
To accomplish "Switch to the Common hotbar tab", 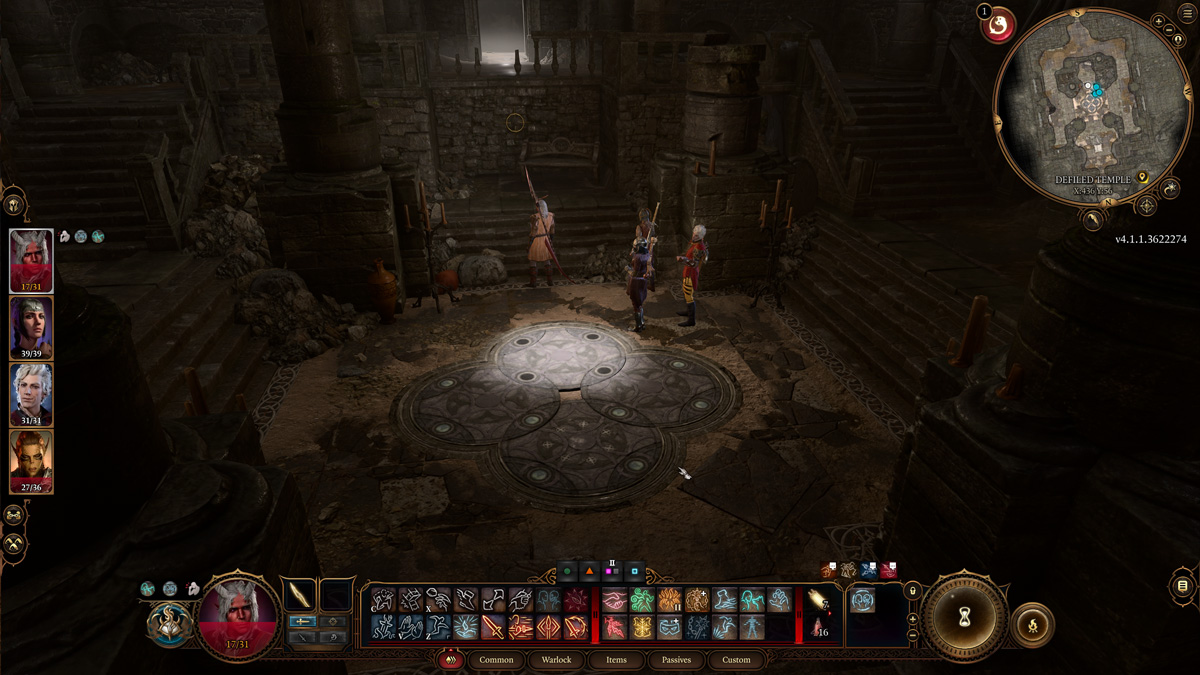I will pos(496,660).
